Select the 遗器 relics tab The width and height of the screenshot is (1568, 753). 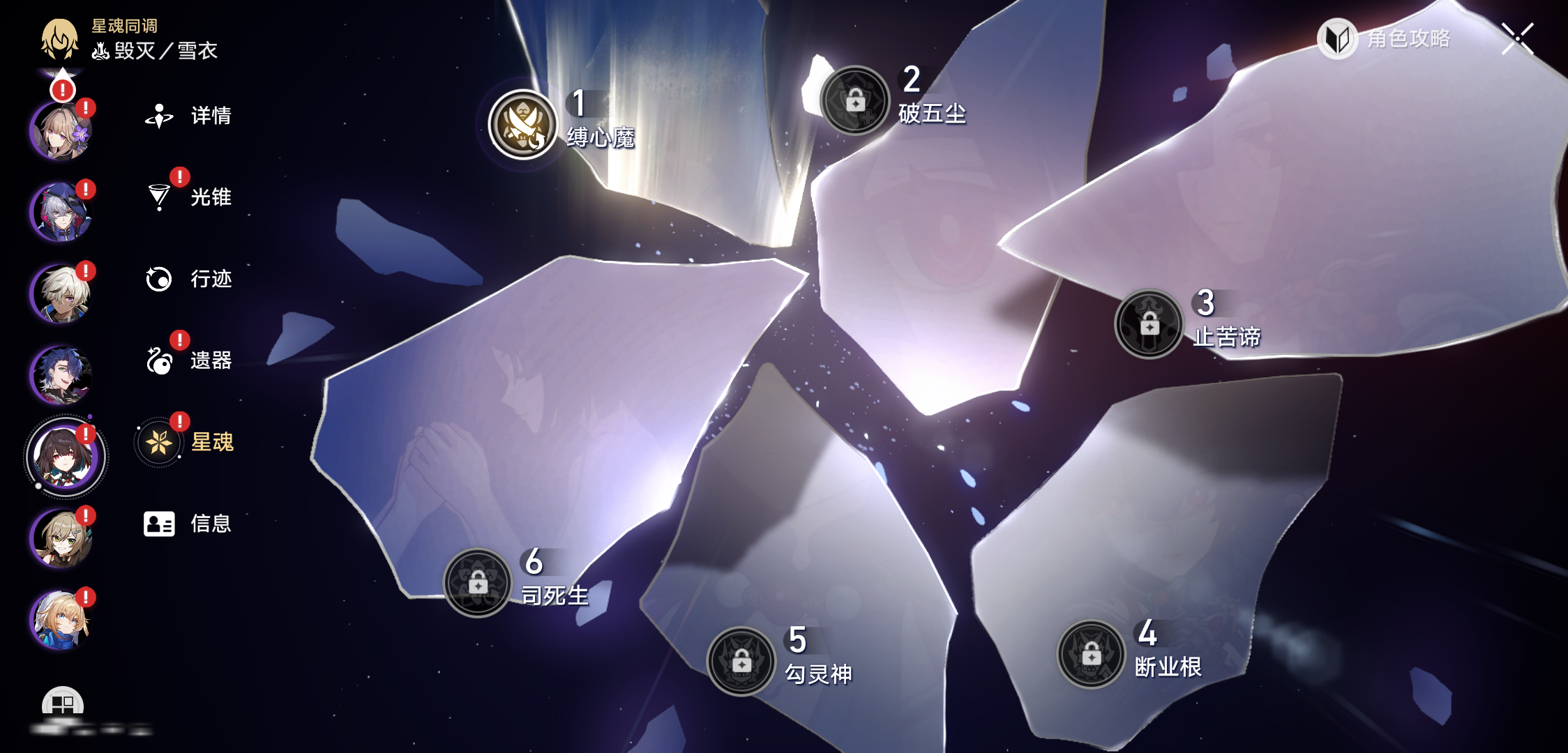tap(188, 360)
